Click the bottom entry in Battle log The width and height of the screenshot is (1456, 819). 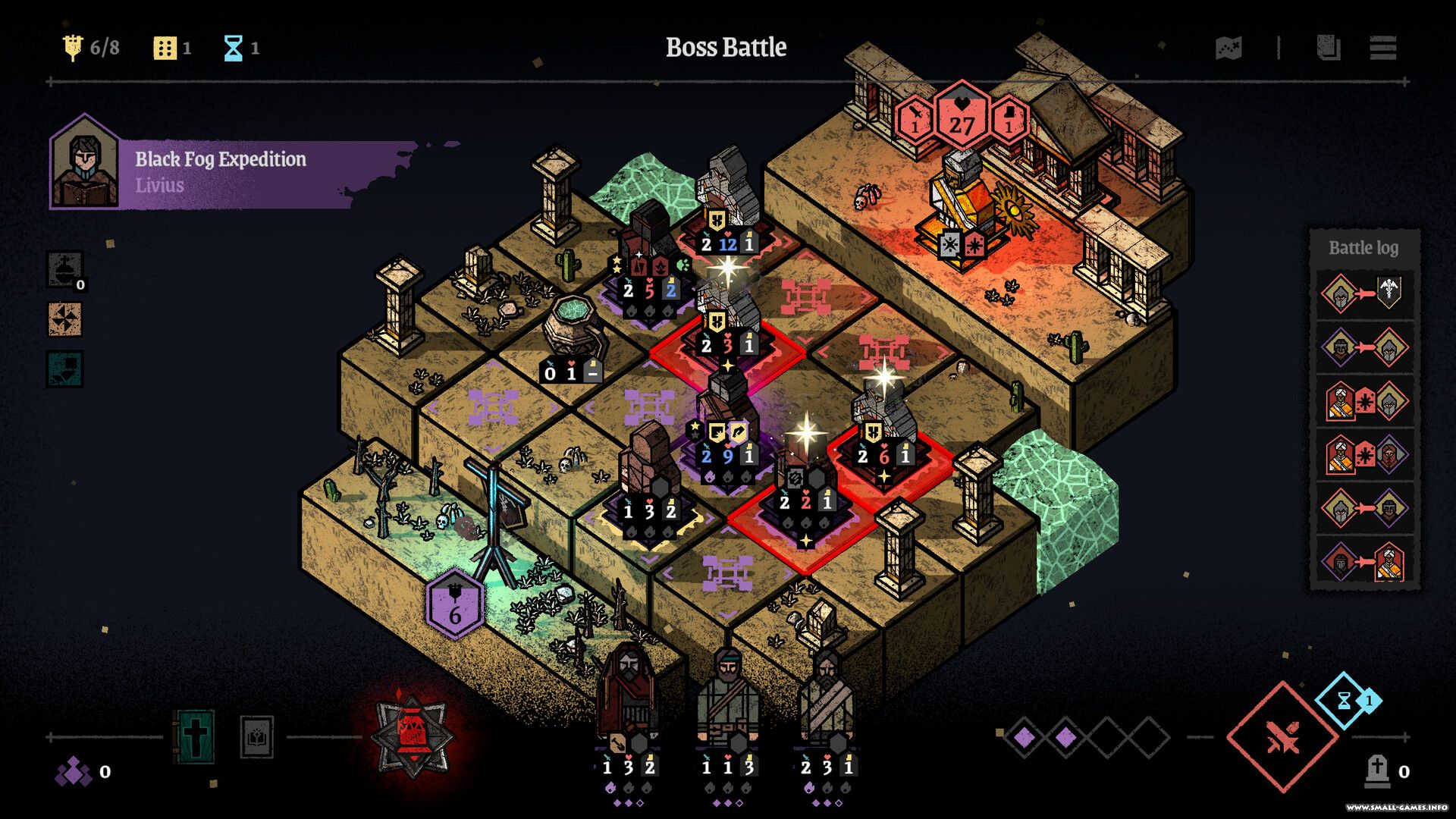click(x=1363, y=562)
